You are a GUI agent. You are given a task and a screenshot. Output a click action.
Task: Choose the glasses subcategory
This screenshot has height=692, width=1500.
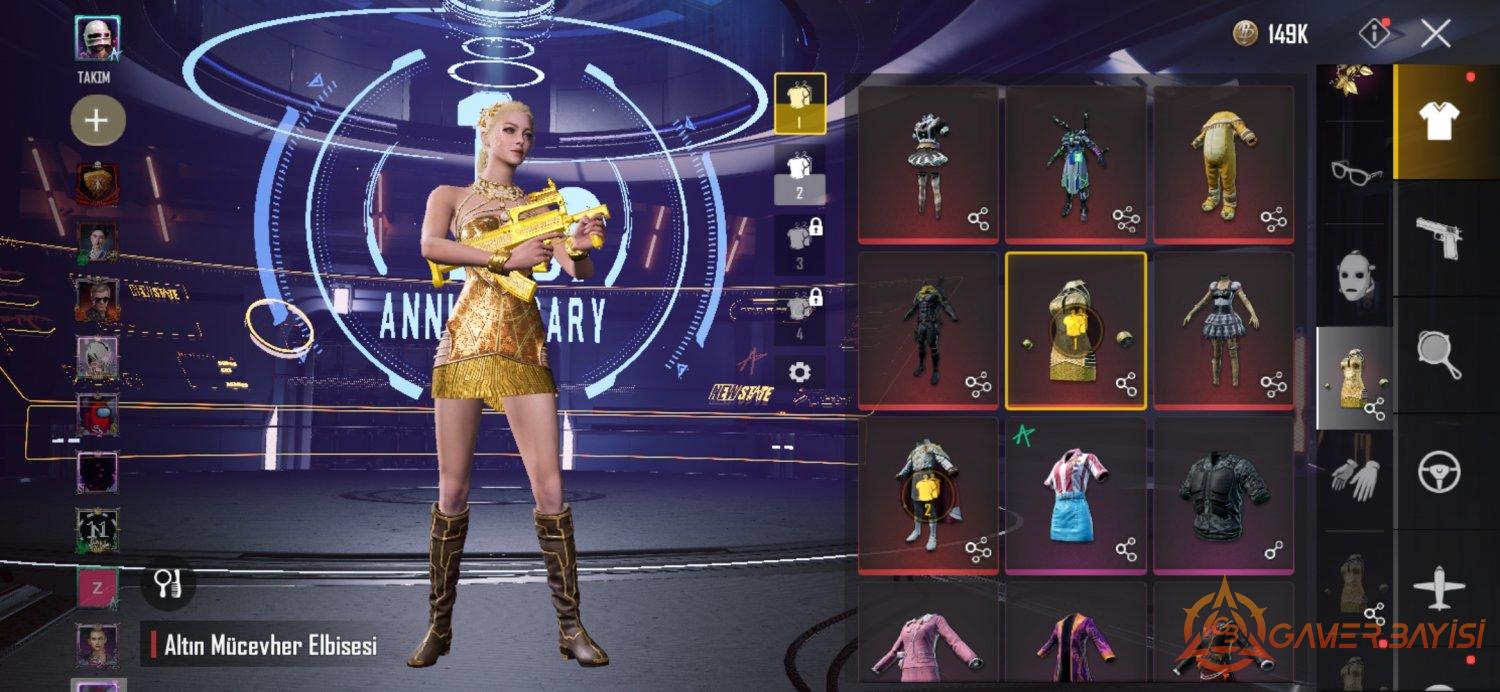tap(1356, 172)
